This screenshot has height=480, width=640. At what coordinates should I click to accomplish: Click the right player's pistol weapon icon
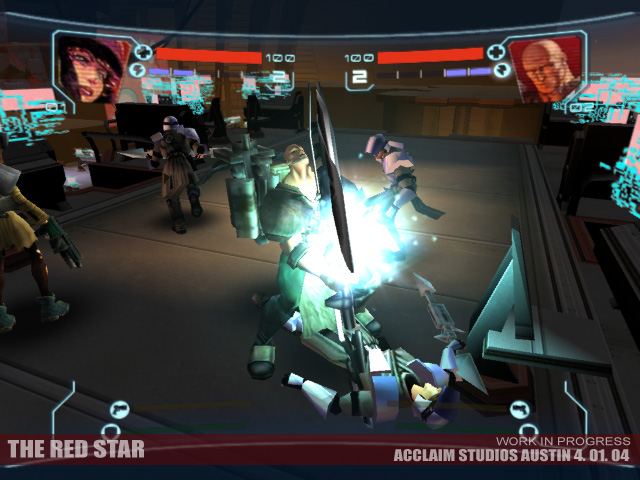coord(519,409)
